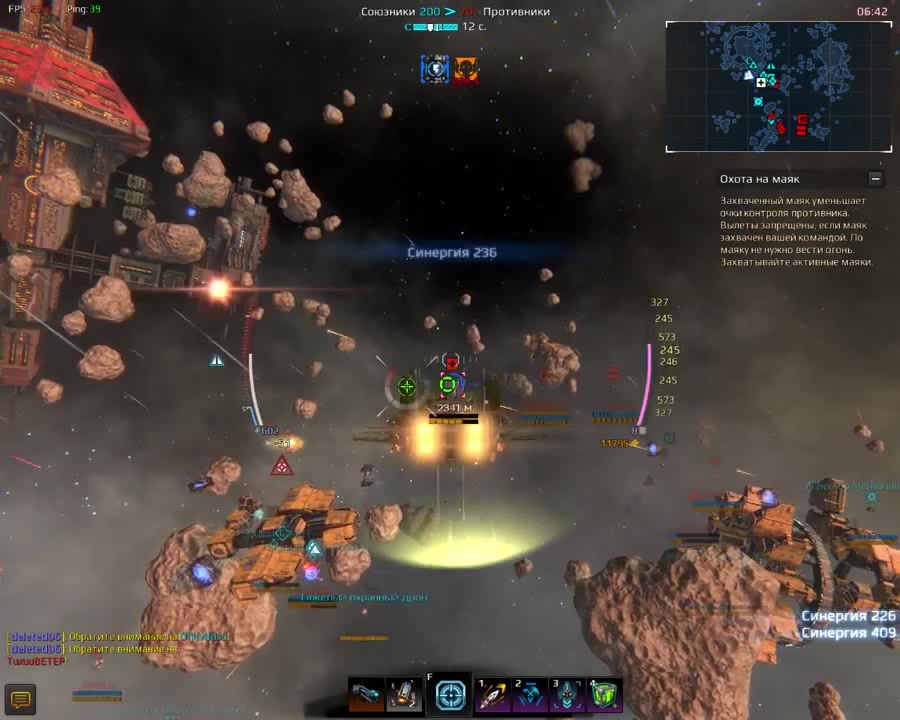Use the rocket booster module in slot 1
This screenshot has width=900, height=720.
click(x=491, y=695)
